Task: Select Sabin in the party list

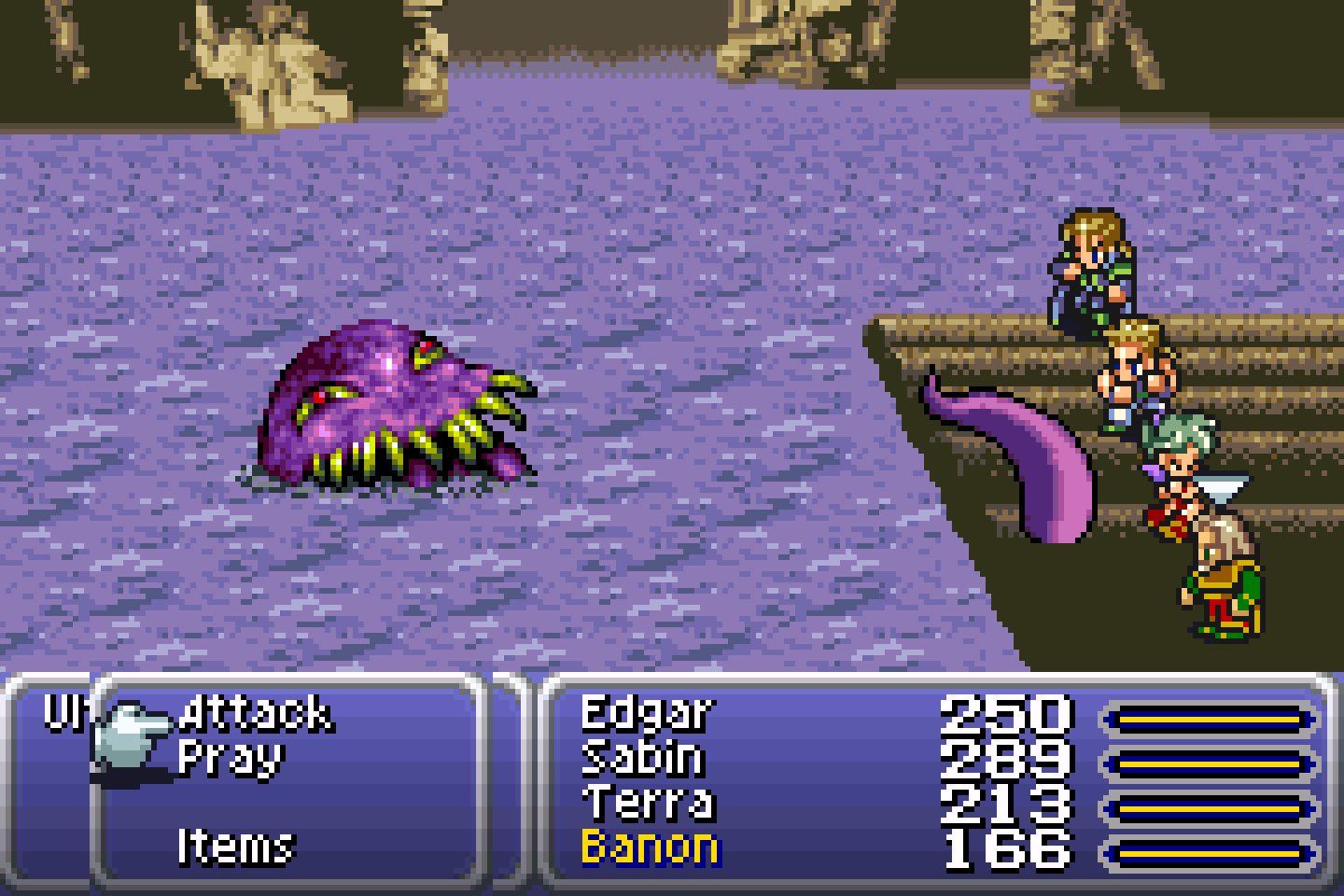Action: [x=642, y=759]
